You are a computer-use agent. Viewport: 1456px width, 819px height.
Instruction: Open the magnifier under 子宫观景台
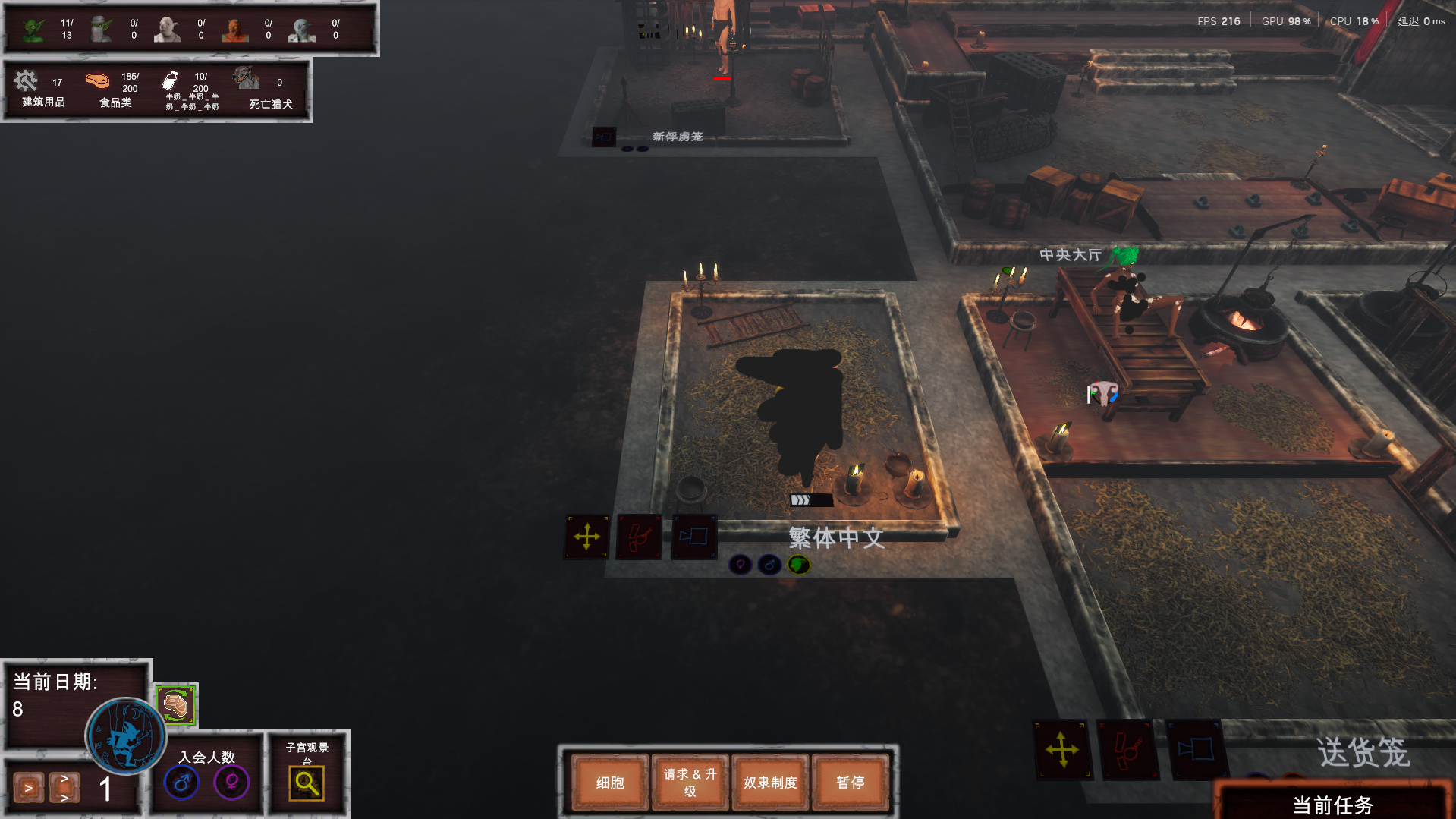(x=307, y=783)
